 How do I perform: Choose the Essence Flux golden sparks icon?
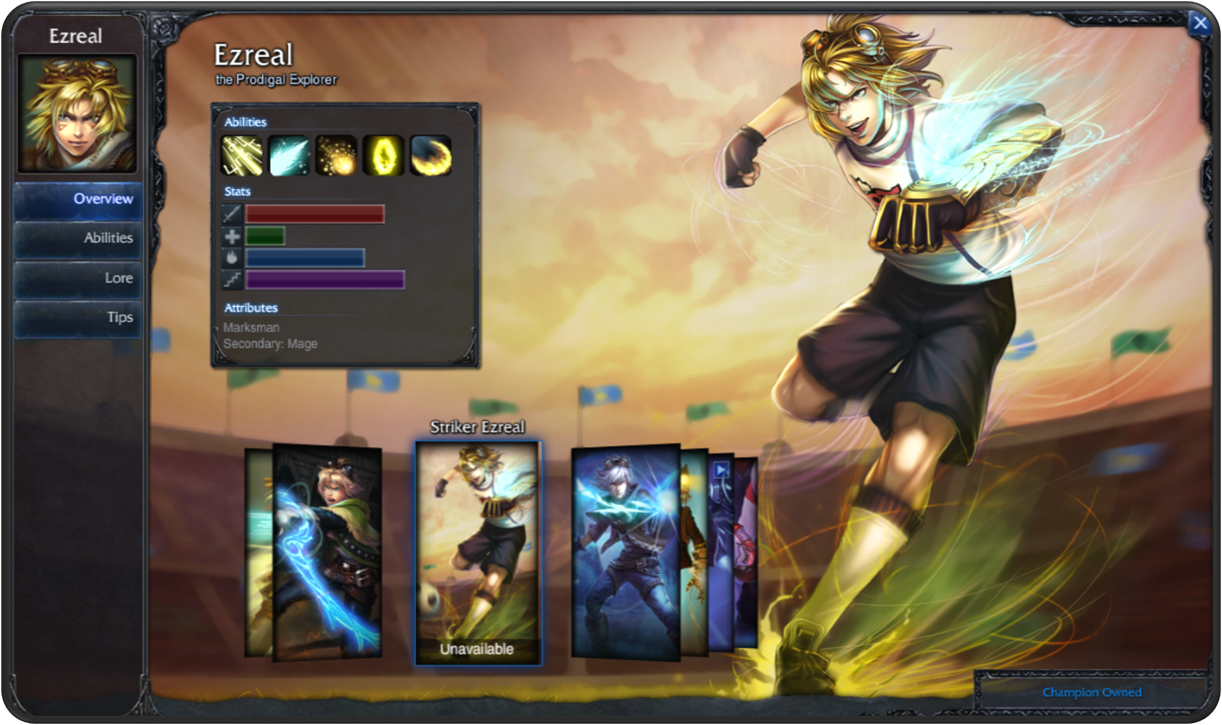tap(336, 155)
